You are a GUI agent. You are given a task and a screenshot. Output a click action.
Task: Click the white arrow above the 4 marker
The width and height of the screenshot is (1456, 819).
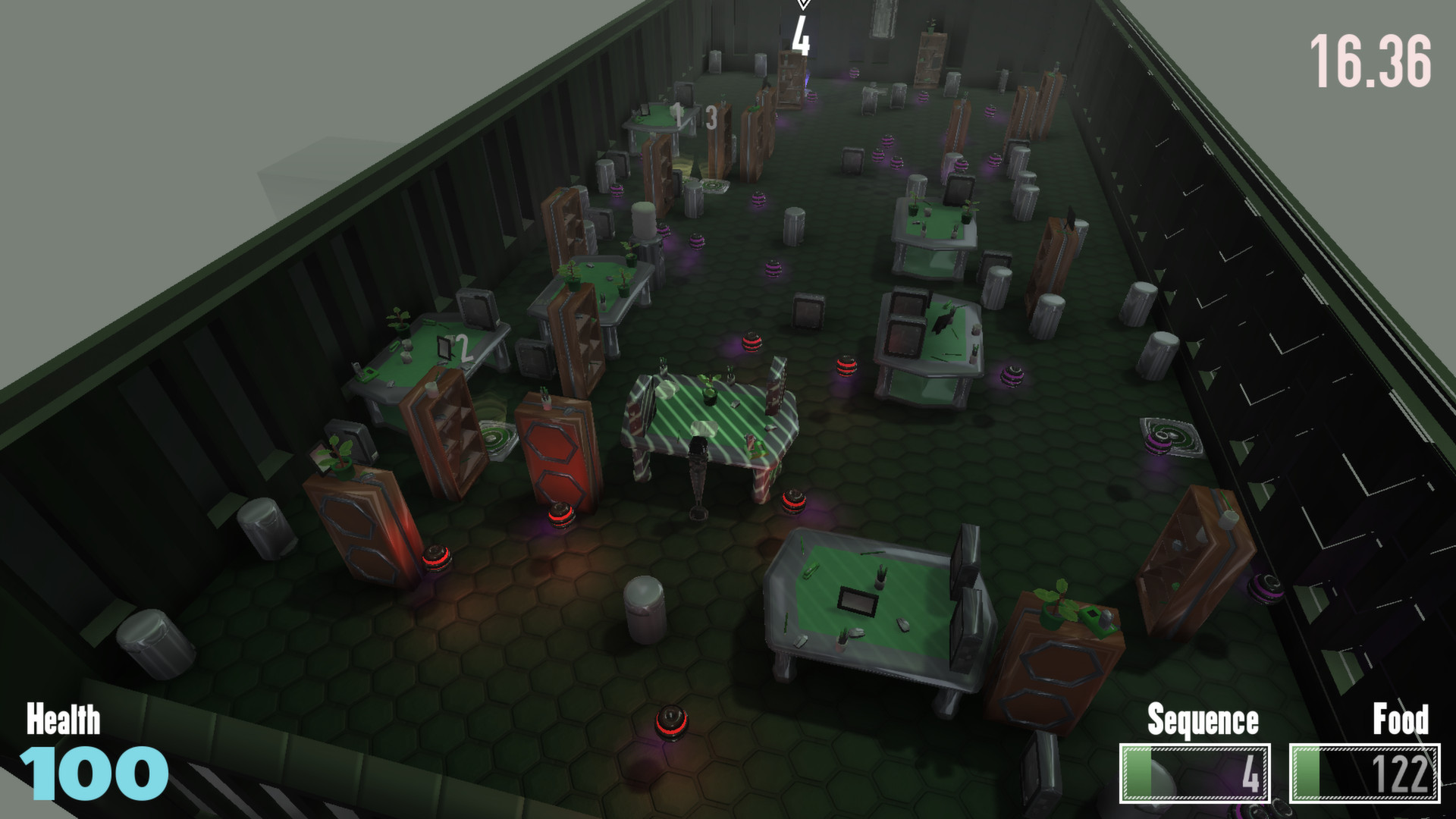(x=803, y=5)
